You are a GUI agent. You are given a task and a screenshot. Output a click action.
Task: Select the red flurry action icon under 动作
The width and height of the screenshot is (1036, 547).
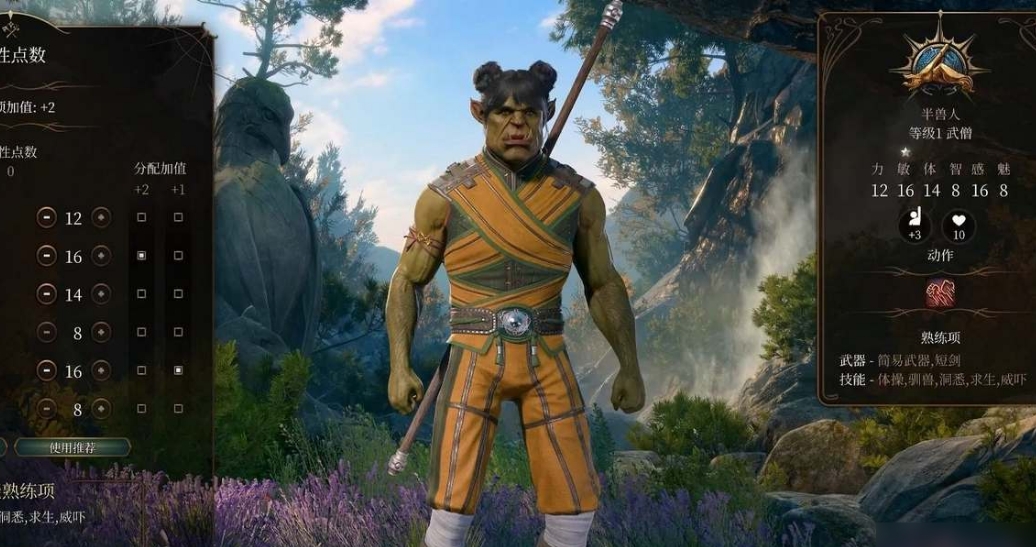pyautogui.click(x=939, y=293)
